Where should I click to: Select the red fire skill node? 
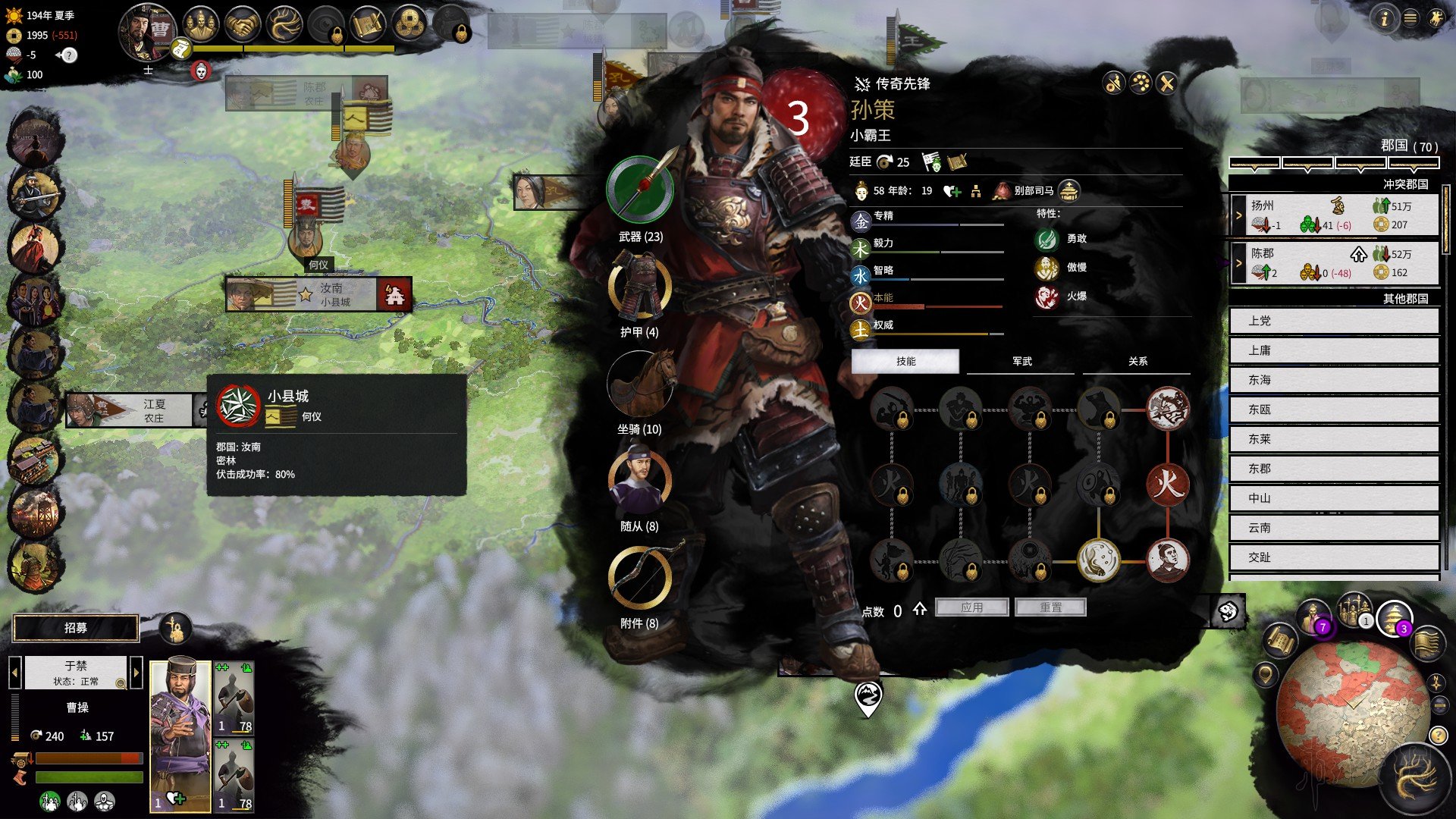[x=1167, y=484]
